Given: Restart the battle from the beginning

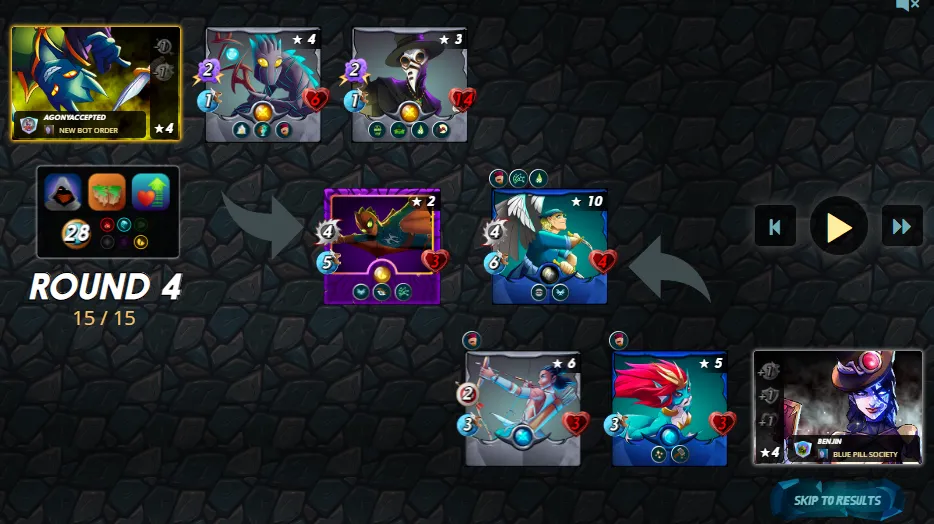Looking at the screenshot, I should (x=774, y=226).
